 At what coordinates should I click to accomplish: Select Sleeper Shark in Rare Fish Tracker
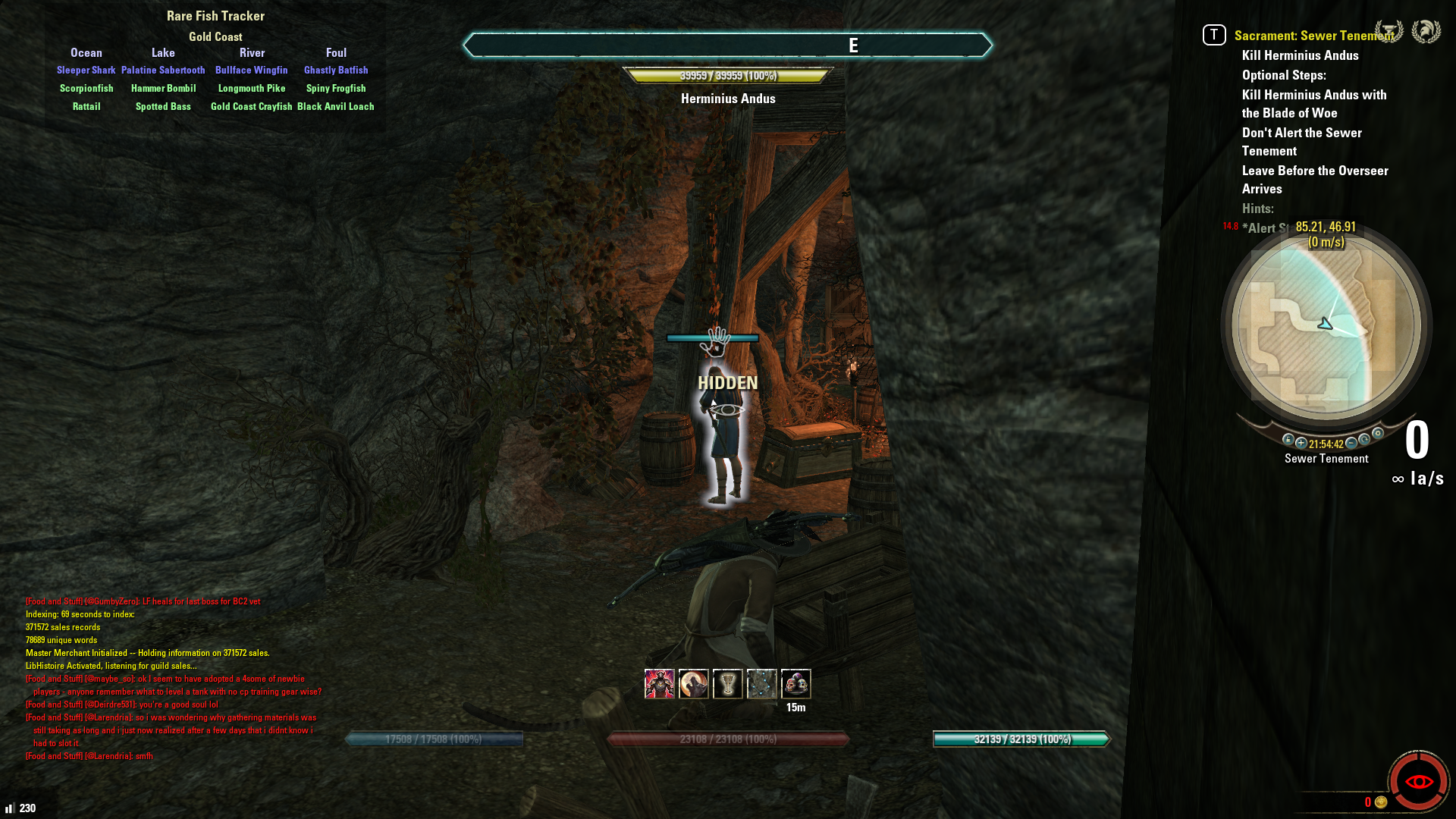coord(86,71)
